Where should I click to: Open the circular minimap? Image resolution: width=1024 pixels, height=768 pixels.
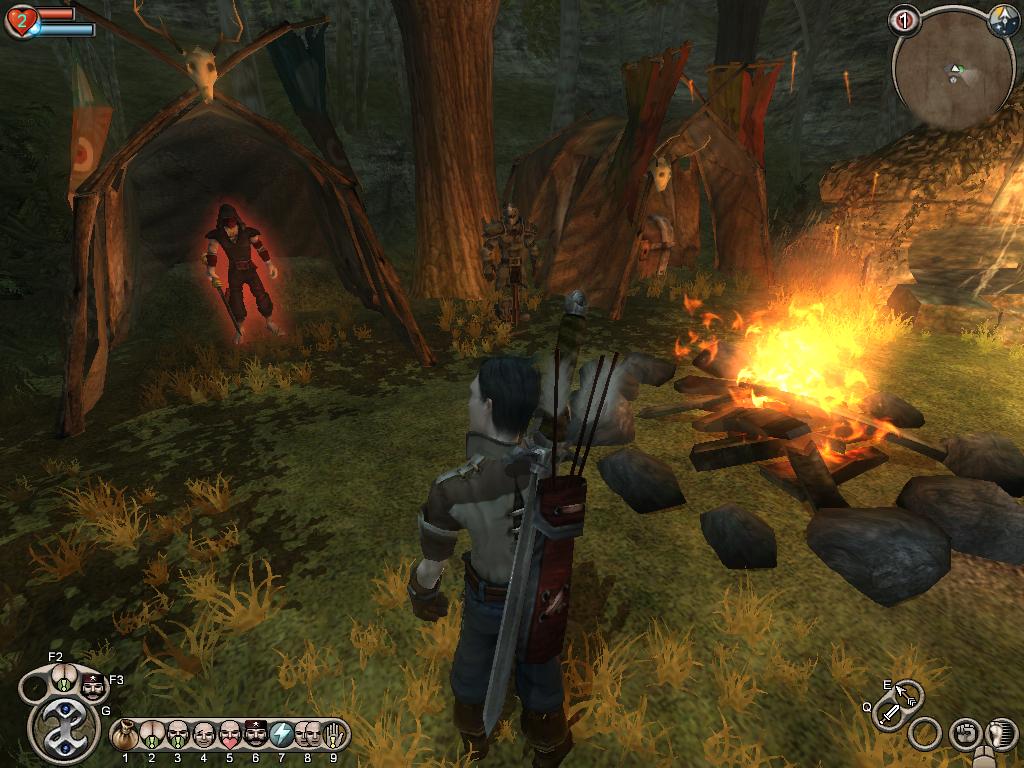[x=946, y=73]
